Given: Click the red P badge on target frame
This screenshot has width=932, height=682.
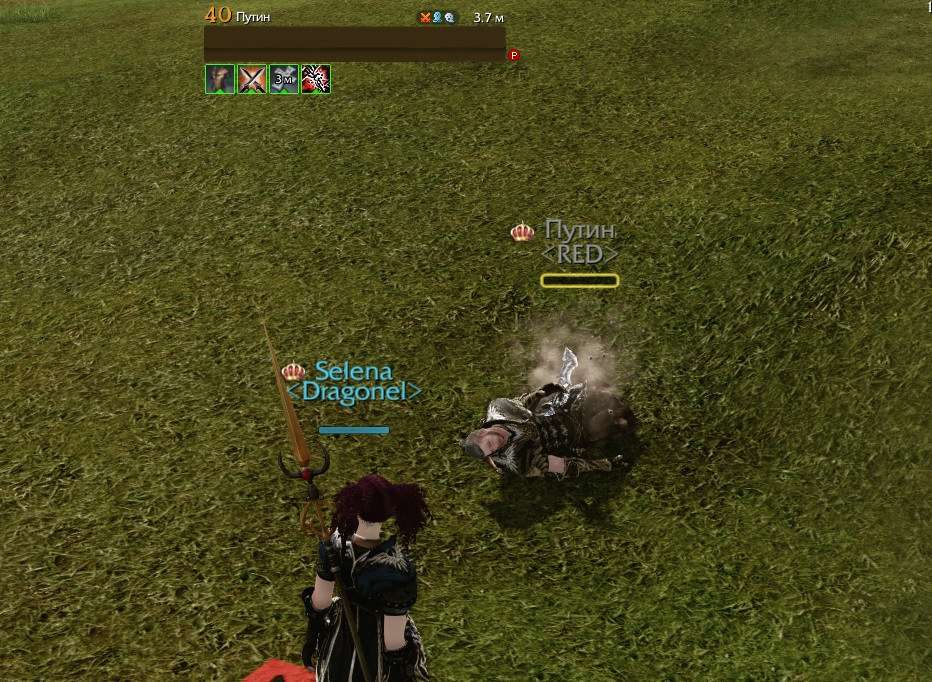Looking at the screenshot, I should (514, 56).
